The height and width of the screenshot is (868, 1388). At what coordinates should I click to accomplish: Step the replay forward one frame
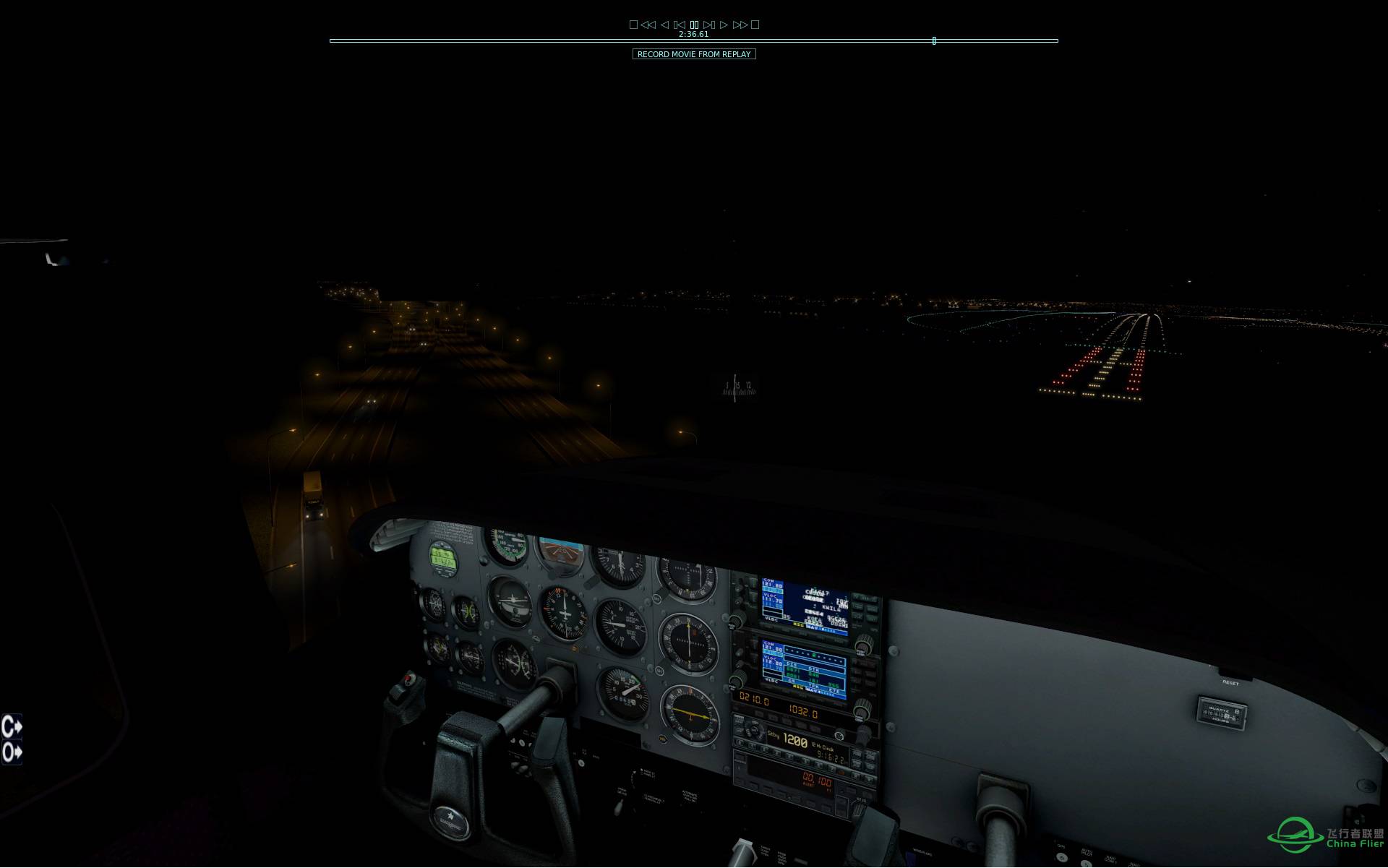pos(709,24)
